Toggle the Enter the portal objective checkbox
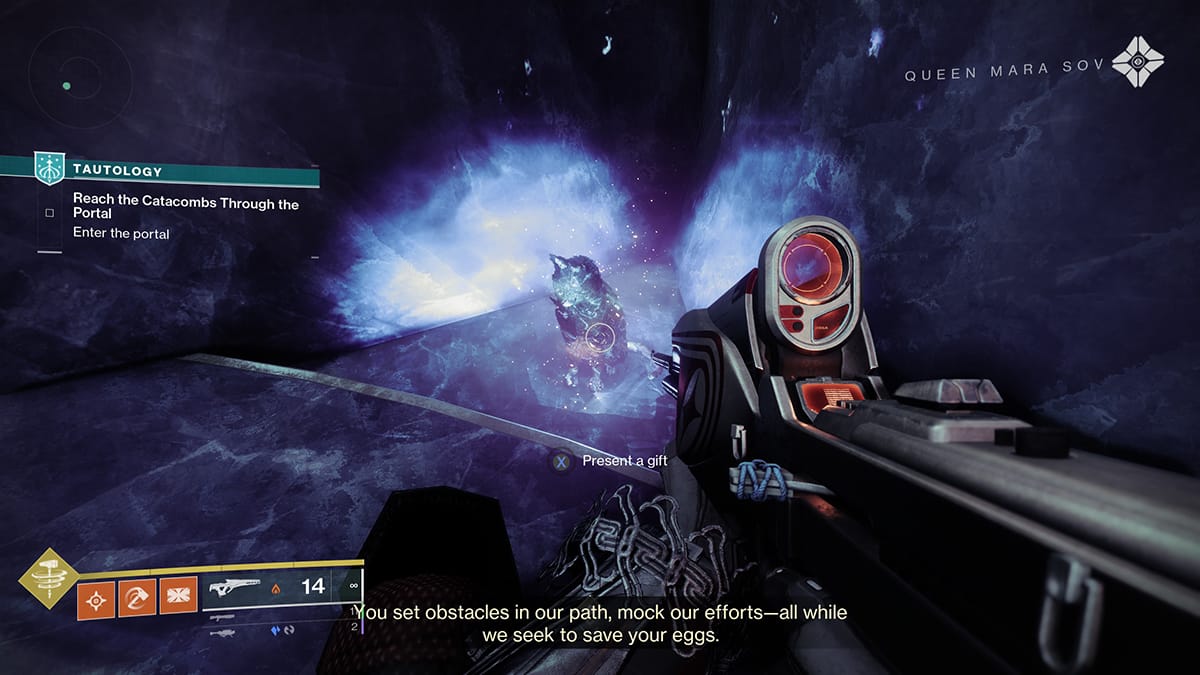The width and height of the screenshot is (1200, 675). (49, 213)
